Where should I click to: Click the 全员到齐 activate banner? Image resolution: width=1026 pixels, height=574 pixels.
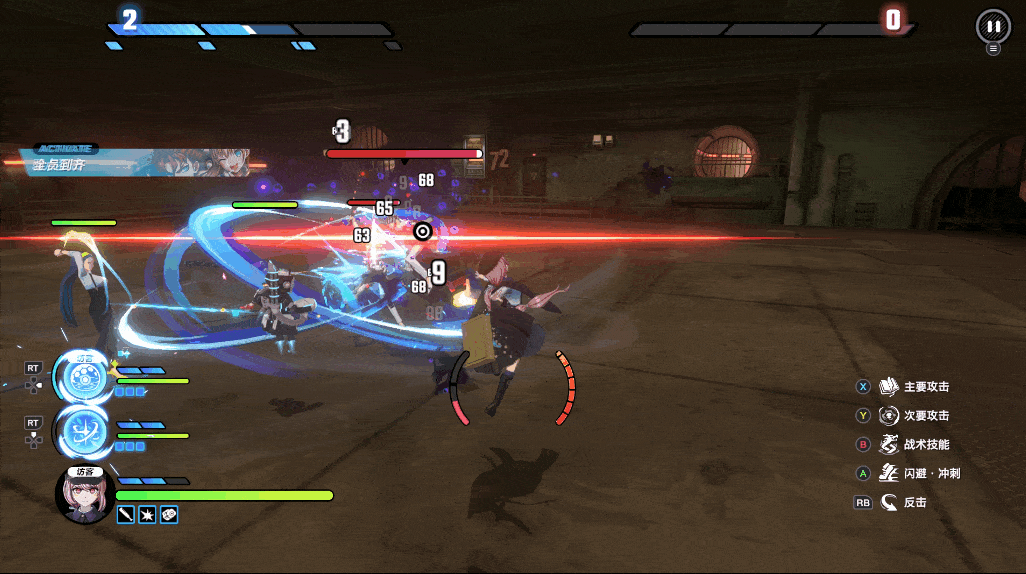[135, 160]
